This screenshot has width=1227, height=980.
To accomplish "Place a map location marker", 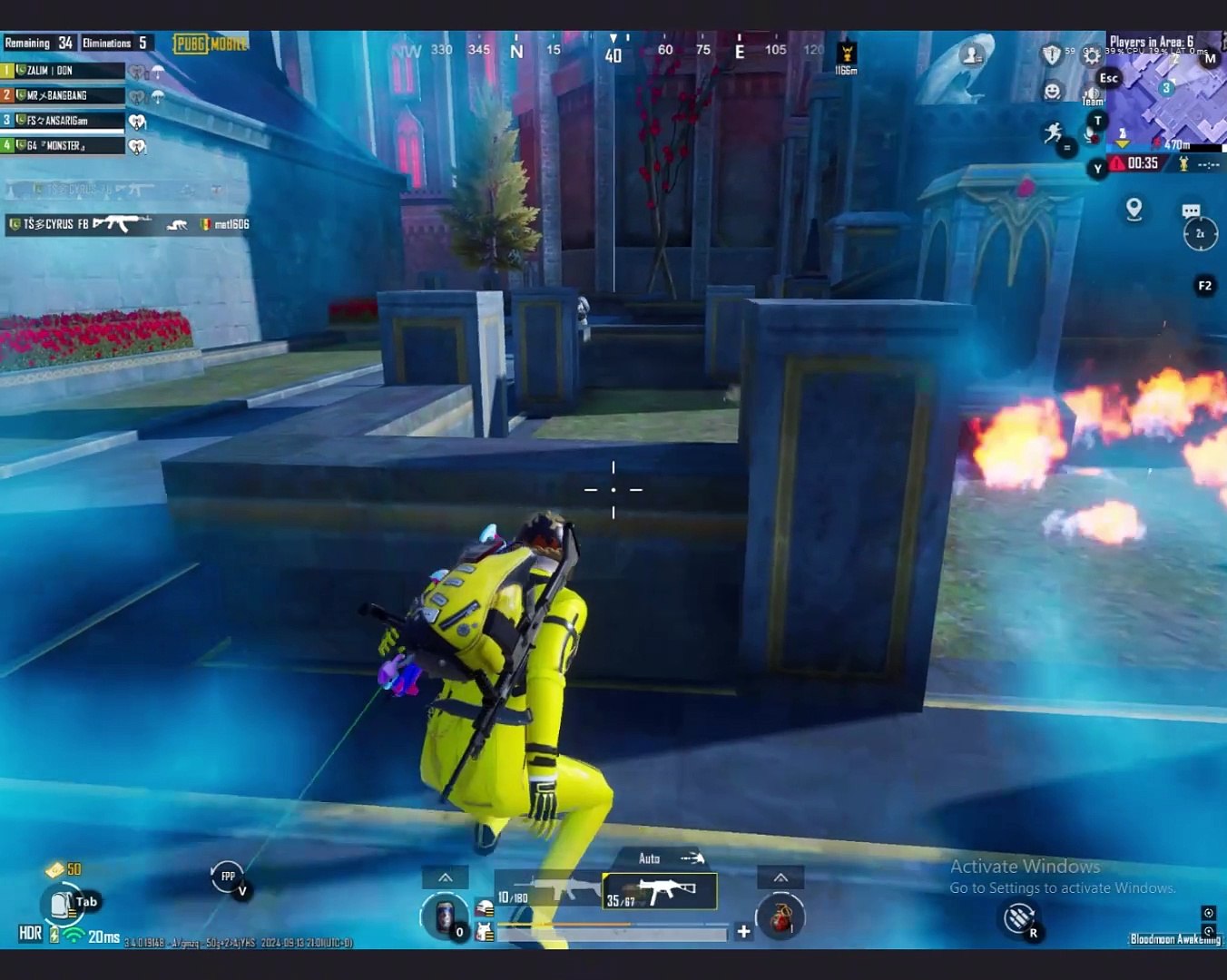I will click(1134, 210).
